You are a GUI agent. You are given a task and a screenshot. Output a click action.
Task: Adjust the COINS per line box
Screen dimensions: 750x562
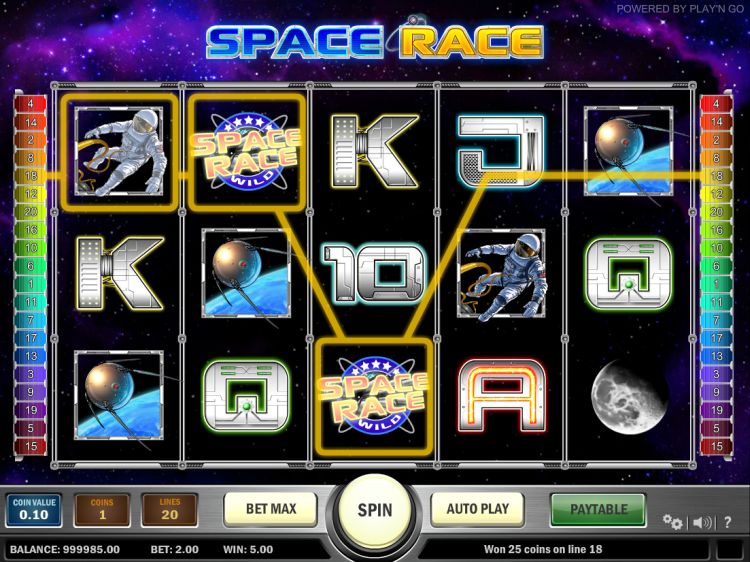pyautogui.click(x=102, y=510)
